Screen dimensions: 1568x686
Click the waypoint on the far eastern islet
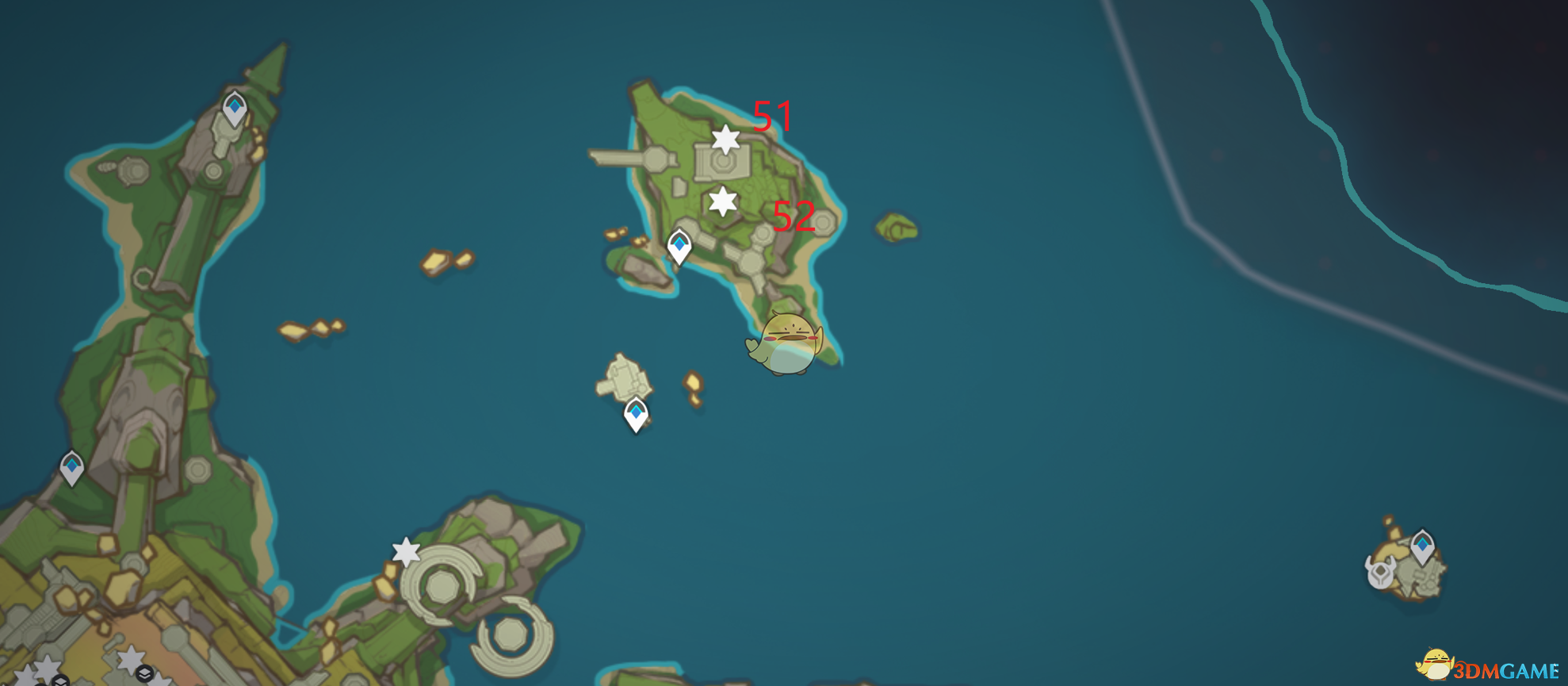click(1422, 546)
